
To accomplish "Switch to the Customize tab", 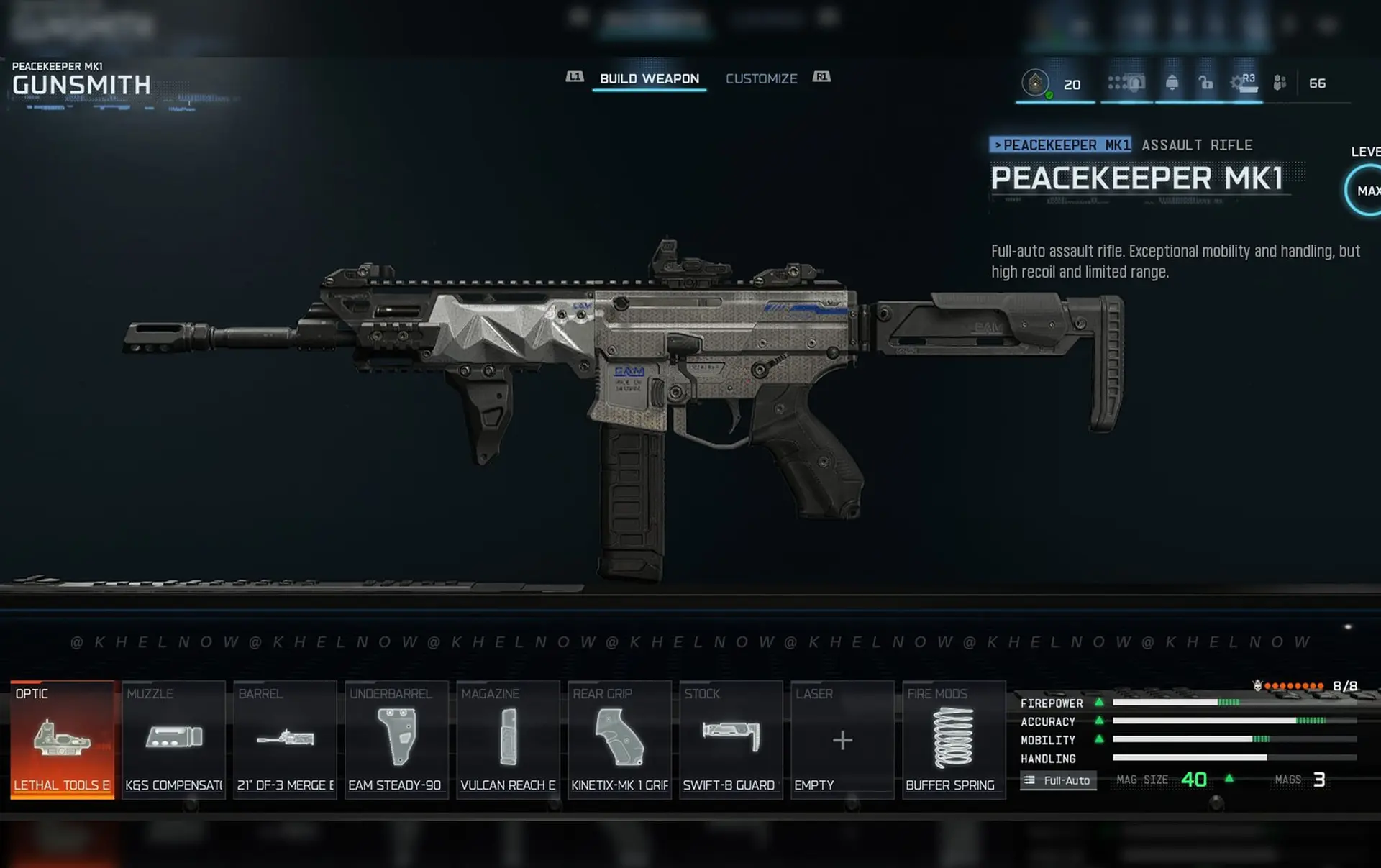I will coord(762,78).
